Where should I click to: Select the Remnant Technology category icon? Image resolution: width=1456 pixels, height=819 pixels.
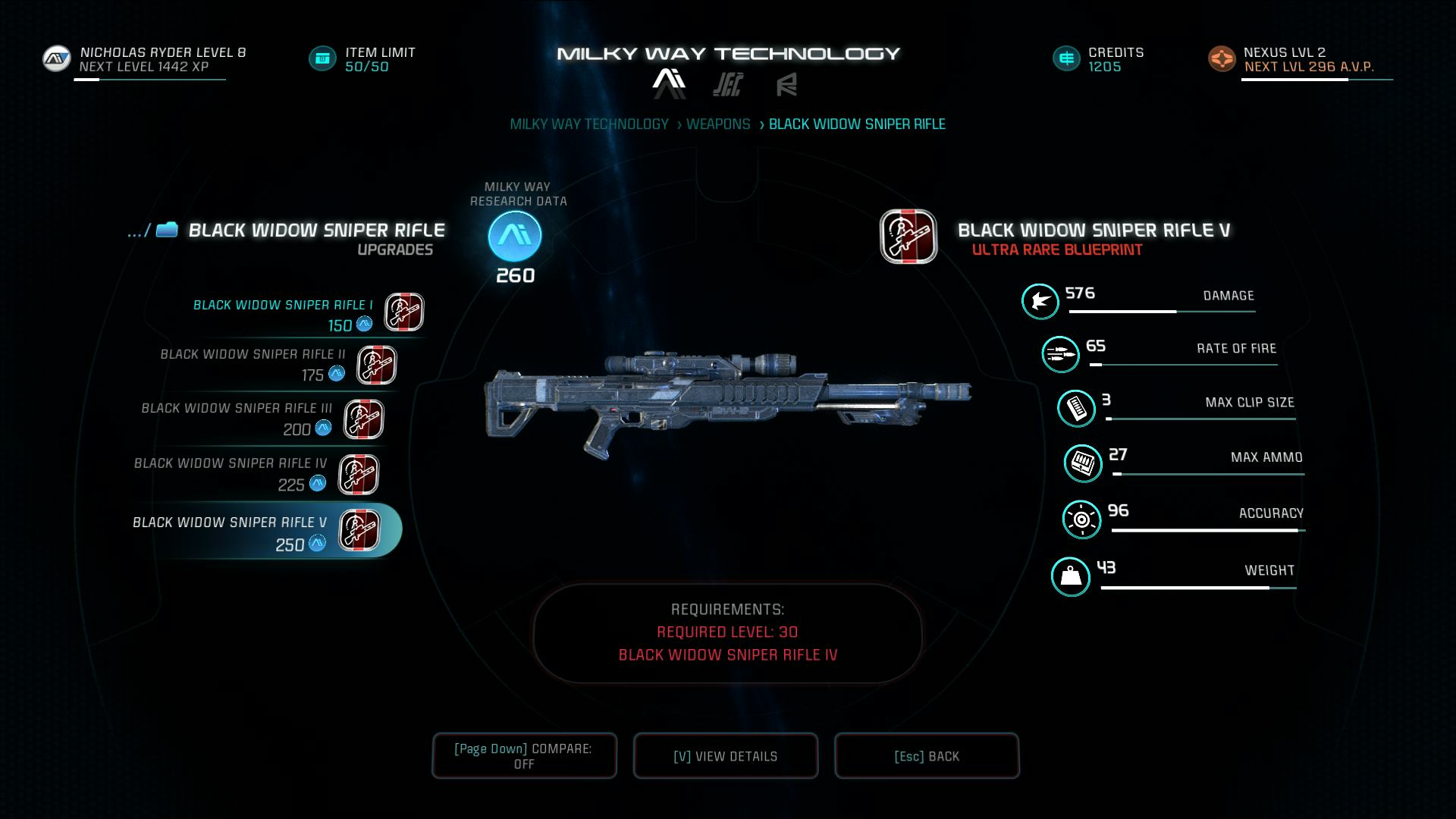[x=787, y=85]
